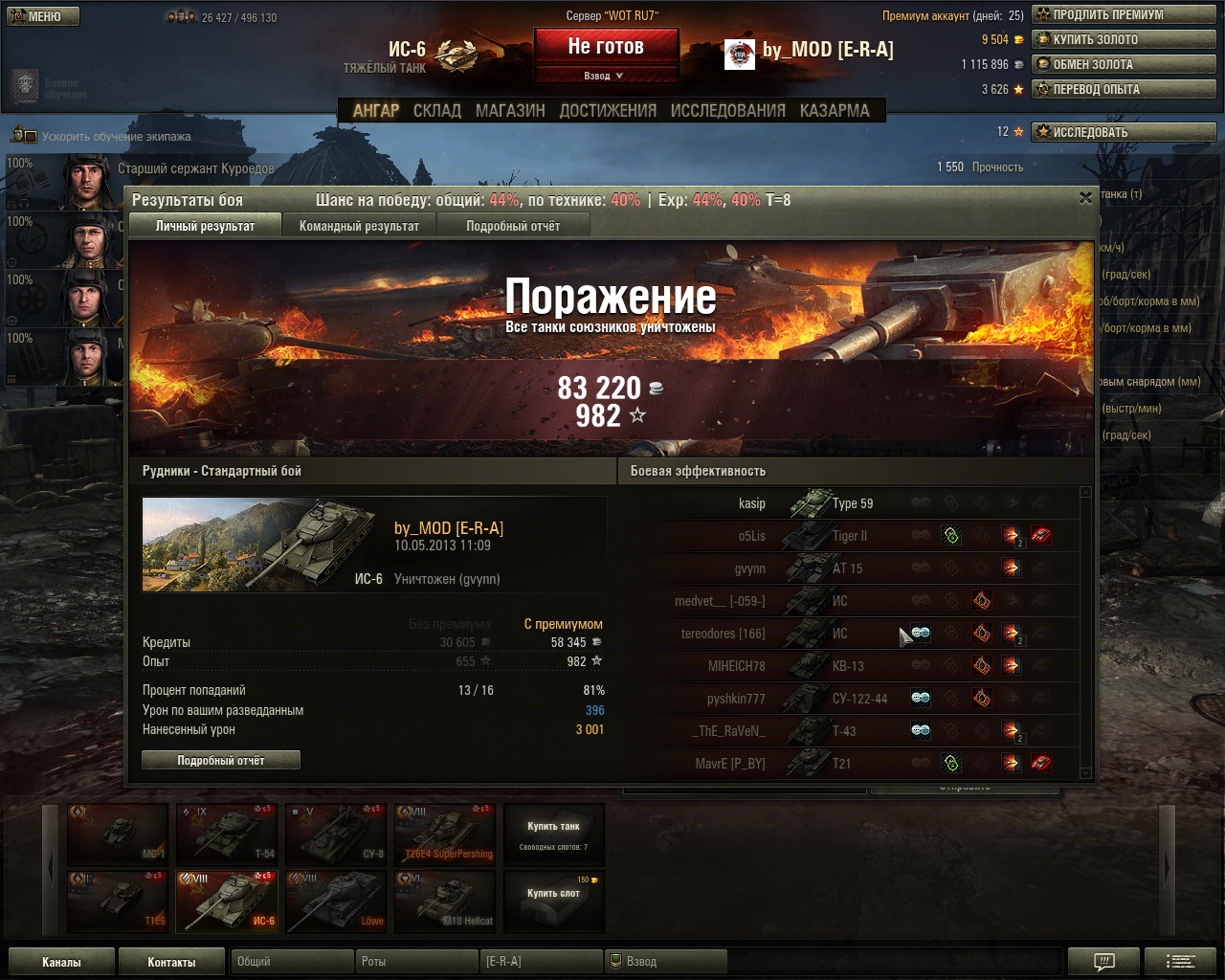
Task: Go to the Магазин section
Action: pos(510,110)
